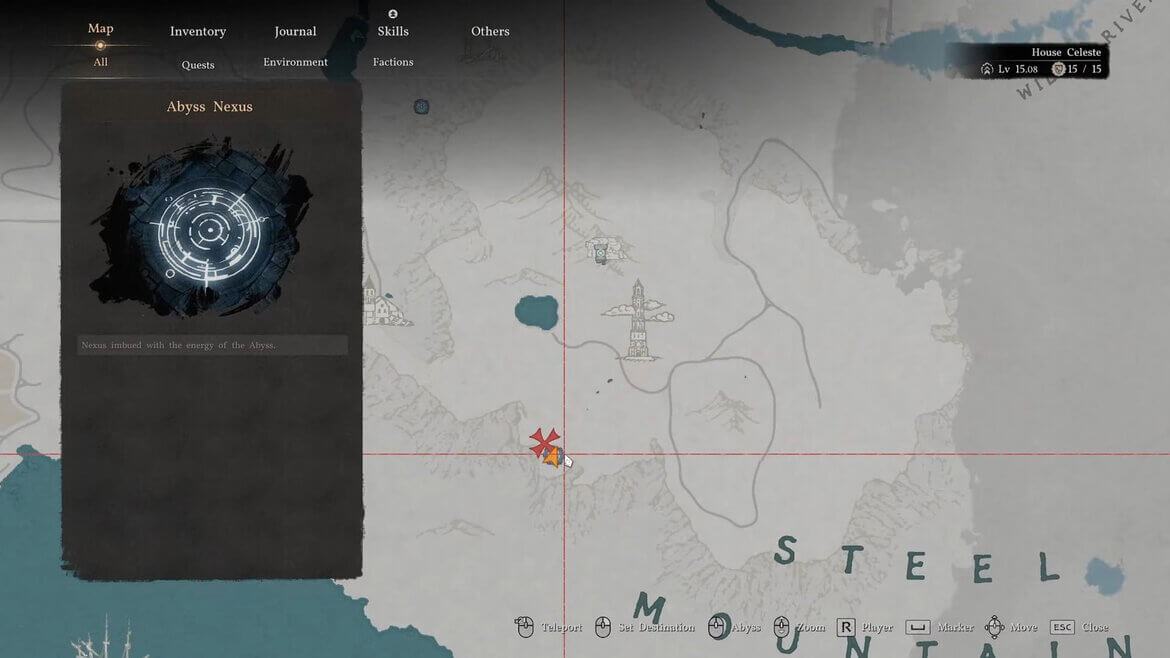Choose the Environment map filter
The height and width of the screenshot is (658, 1170).
tap(295, 62)
